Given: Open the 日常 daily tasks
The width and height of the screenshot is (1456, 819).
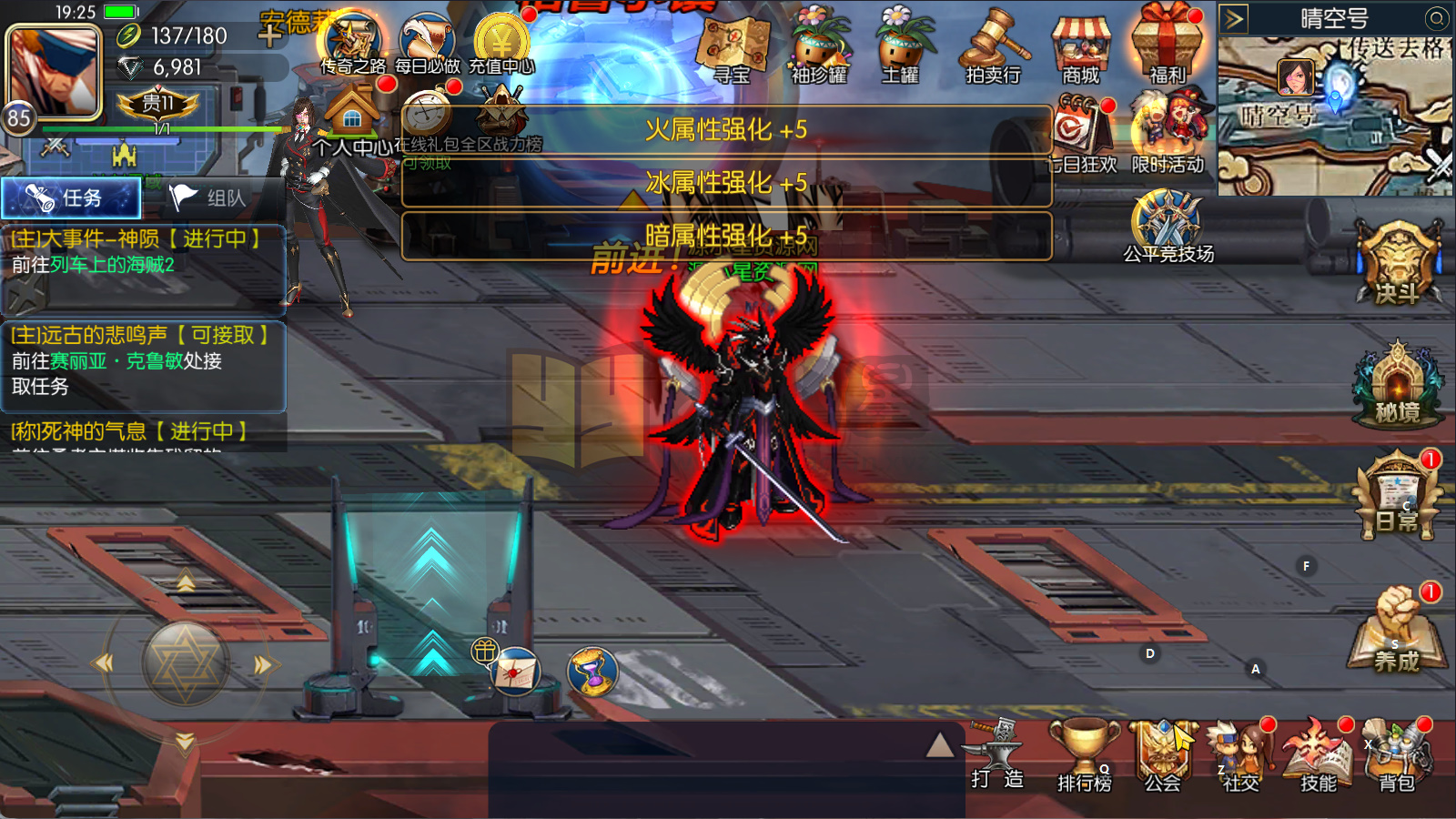Looking at the screenshot, I should (x=1397, y=496).
